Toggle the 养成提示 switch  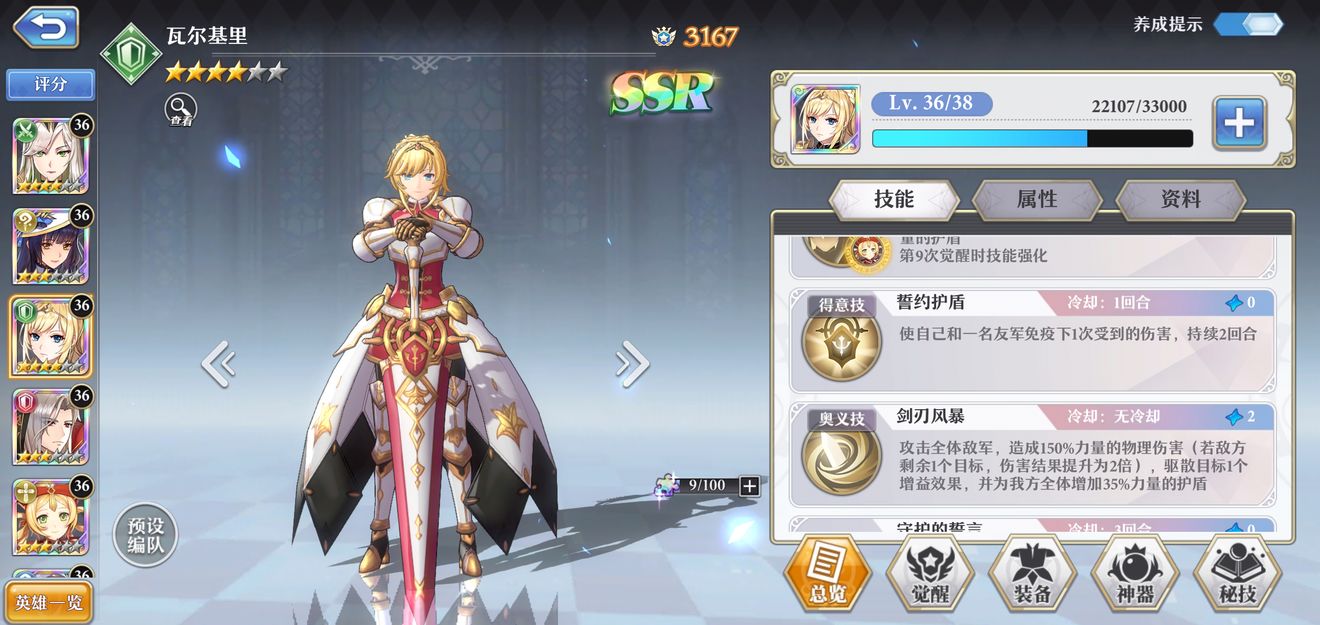coord(1248,24)
